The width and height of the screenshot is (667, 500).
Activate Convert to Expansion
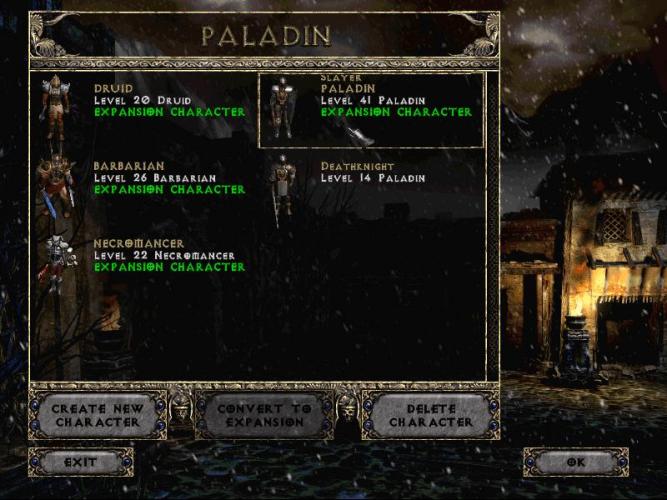click(x=262, y=415)
